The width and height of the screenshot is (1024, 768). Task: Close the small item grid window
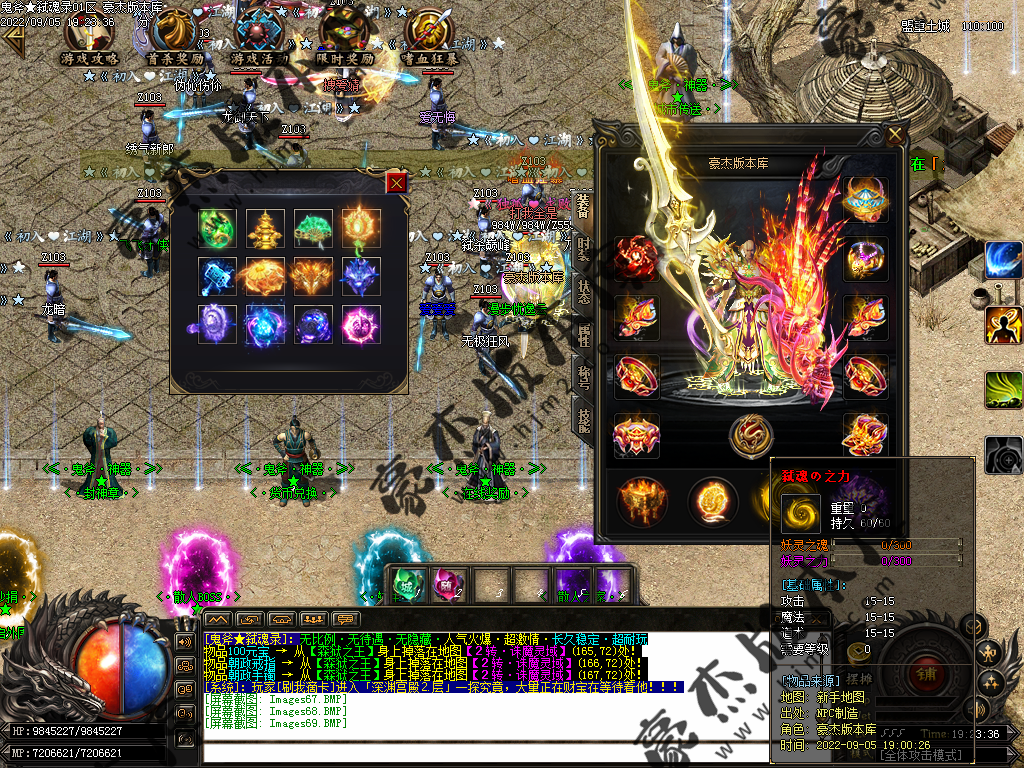point(397,182)
